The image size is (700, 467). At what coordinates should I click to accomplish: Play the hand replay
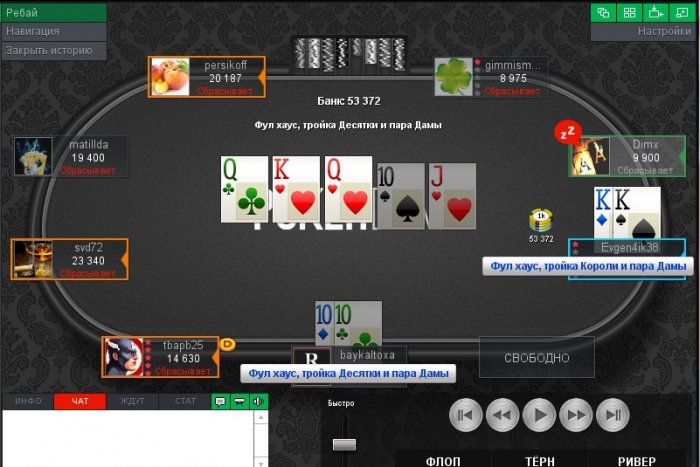539,414
